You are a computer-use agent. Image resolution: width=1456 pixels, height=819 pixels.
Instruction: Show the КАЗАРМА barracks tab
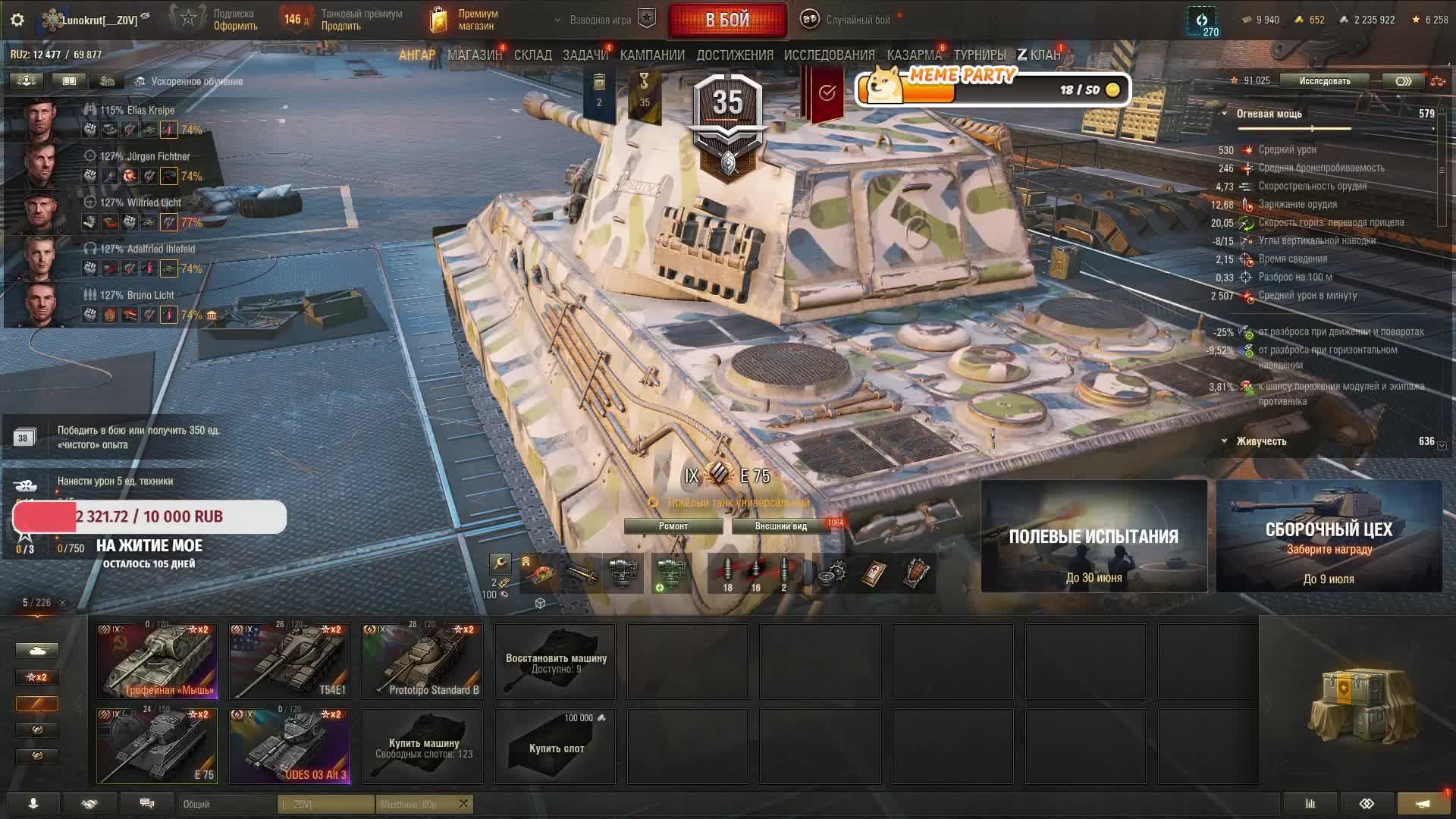pos(914,55)
